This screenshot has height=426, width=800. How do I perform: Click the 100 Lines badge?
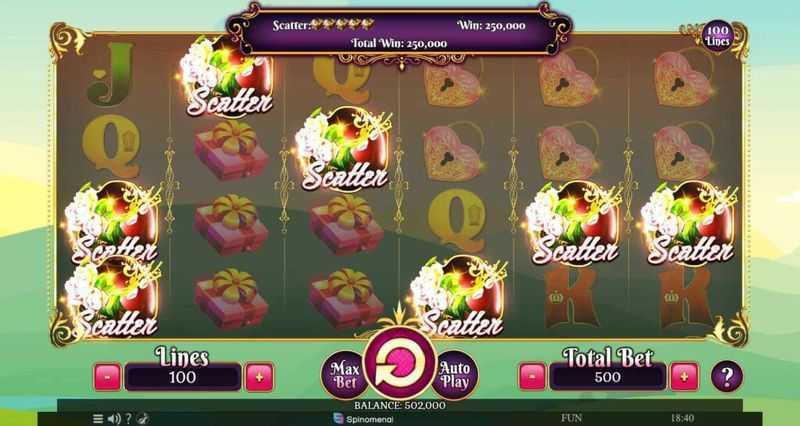717,37
